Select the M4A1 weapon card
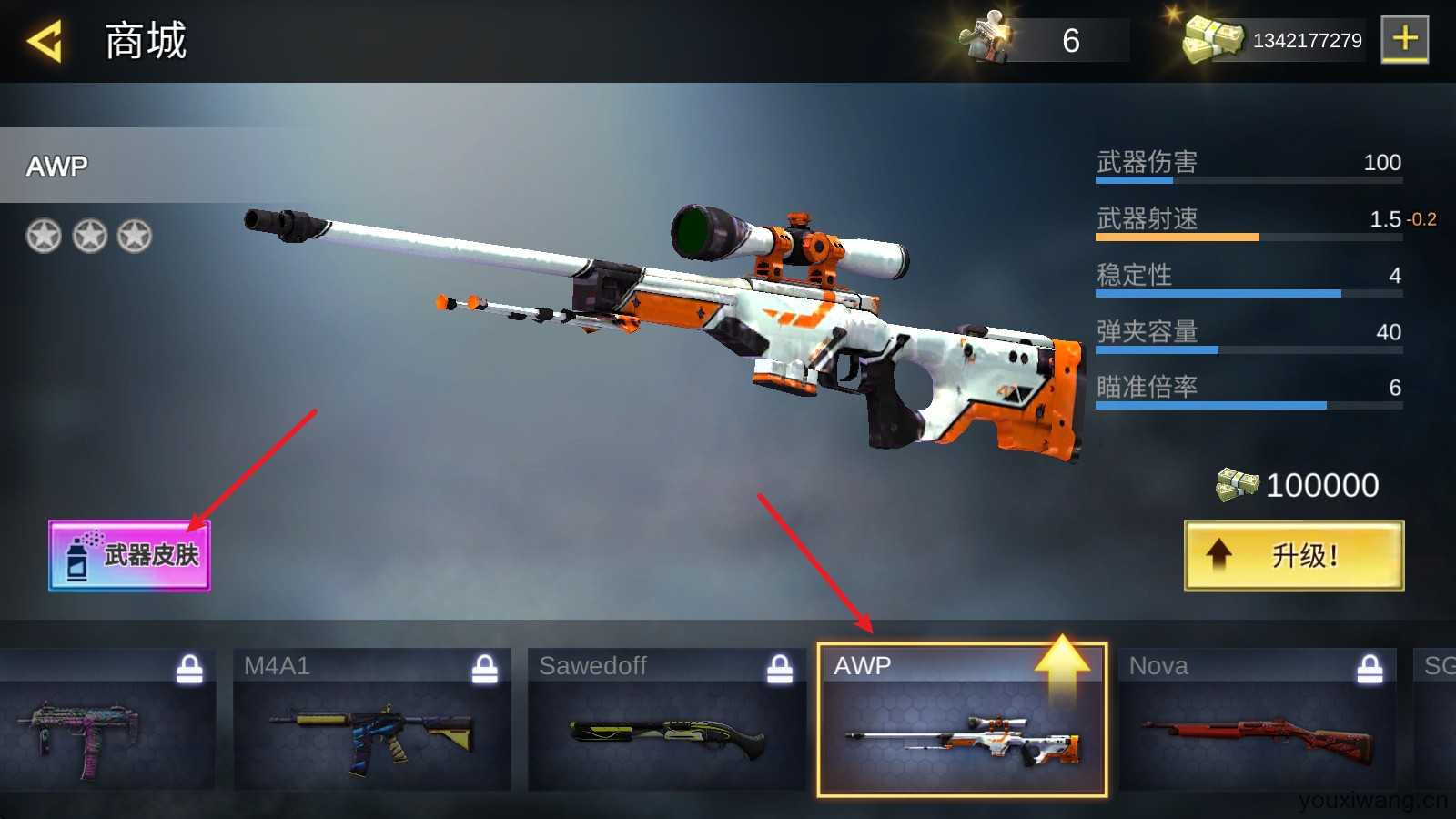This screenshot has height=819, width=1456. (x=371, y=721)
